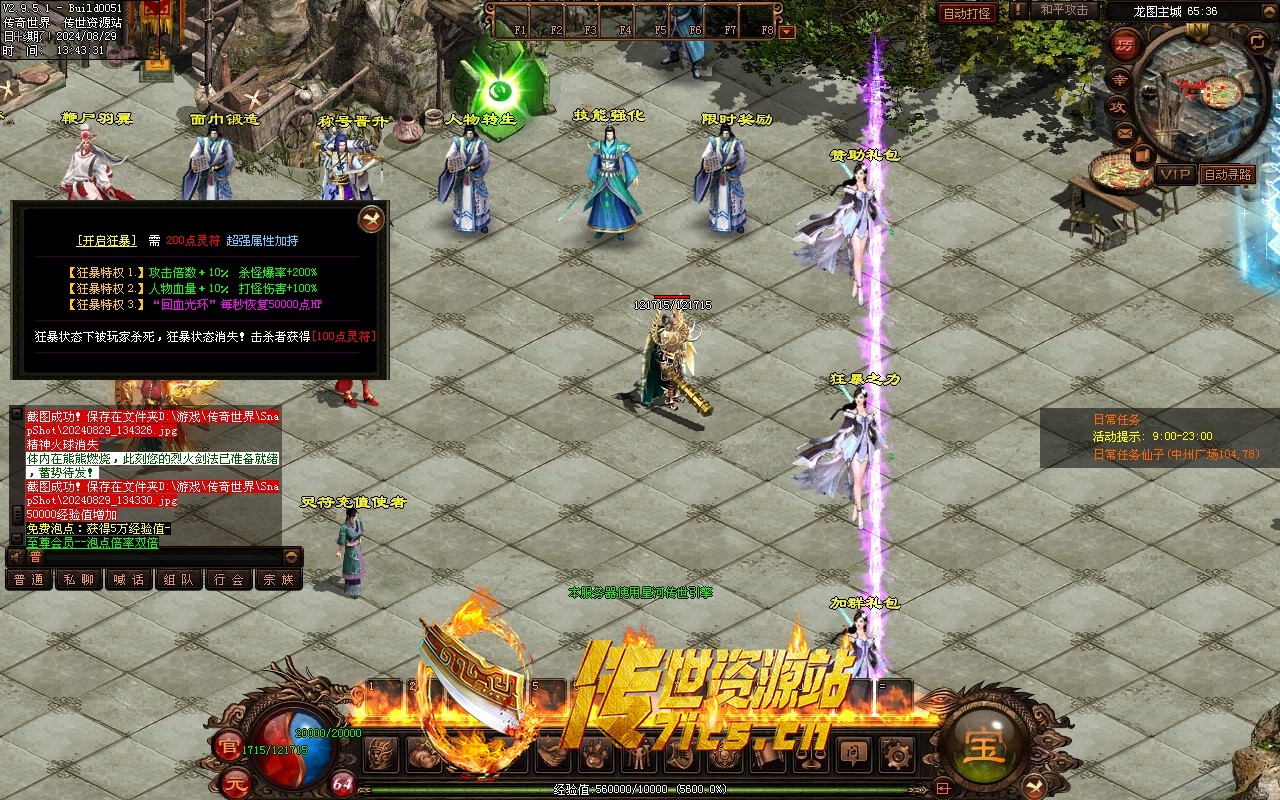Open the 组队 team chat tab
The height and width of the screenshot is (800, 1280).
(179, 580)
